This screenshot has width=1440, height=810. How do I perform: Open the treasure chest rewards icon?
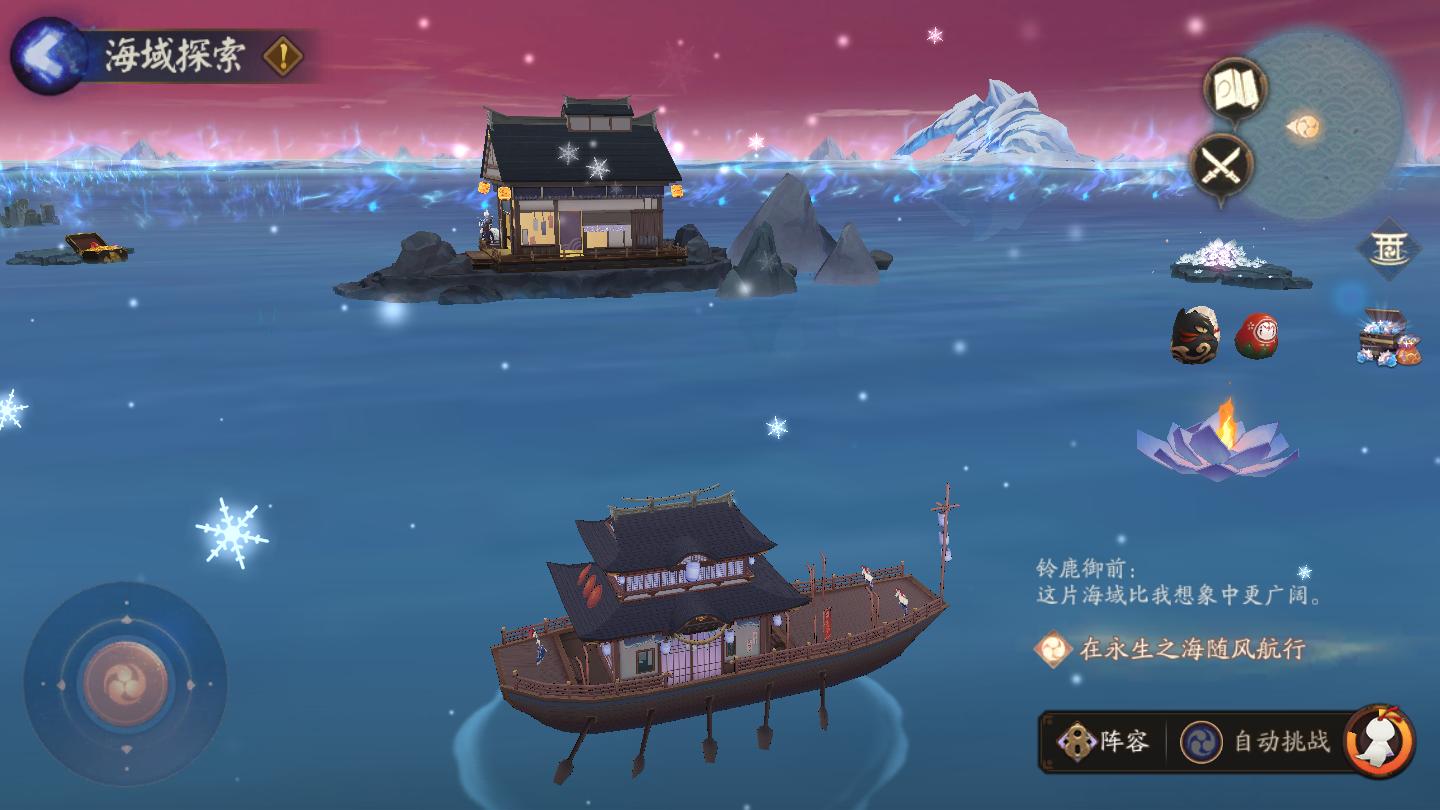(x=1388, y=336)
